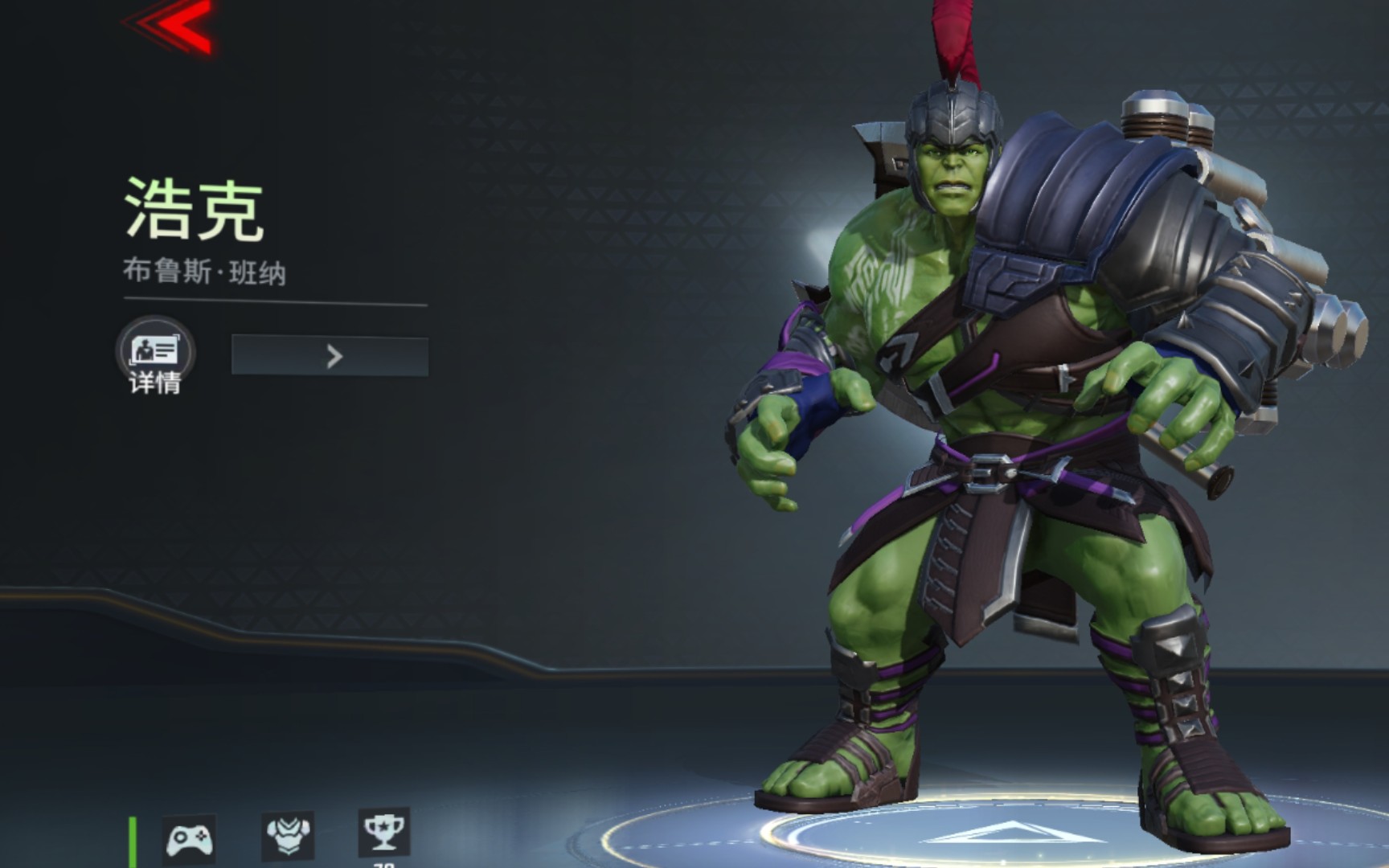Viewport: 1389px width, 868px height.
Task: Select the gamepad controller tab
Action: coord(188,839)
